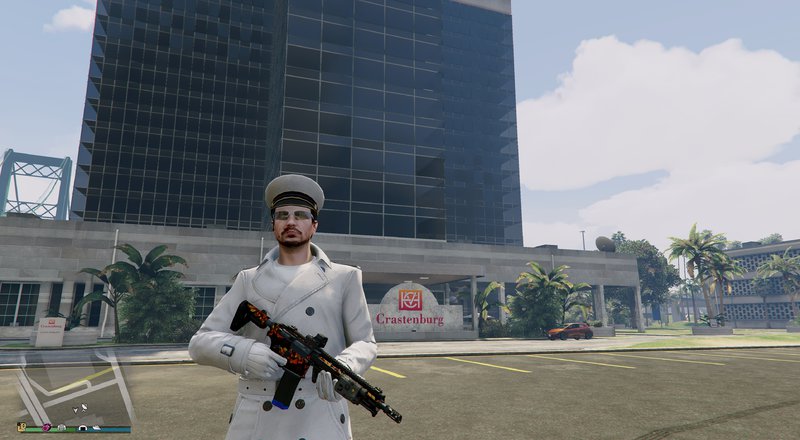Click the grey round blip on the minimap
This screenshot has height=440, width=800.
(x=62, y=427)
